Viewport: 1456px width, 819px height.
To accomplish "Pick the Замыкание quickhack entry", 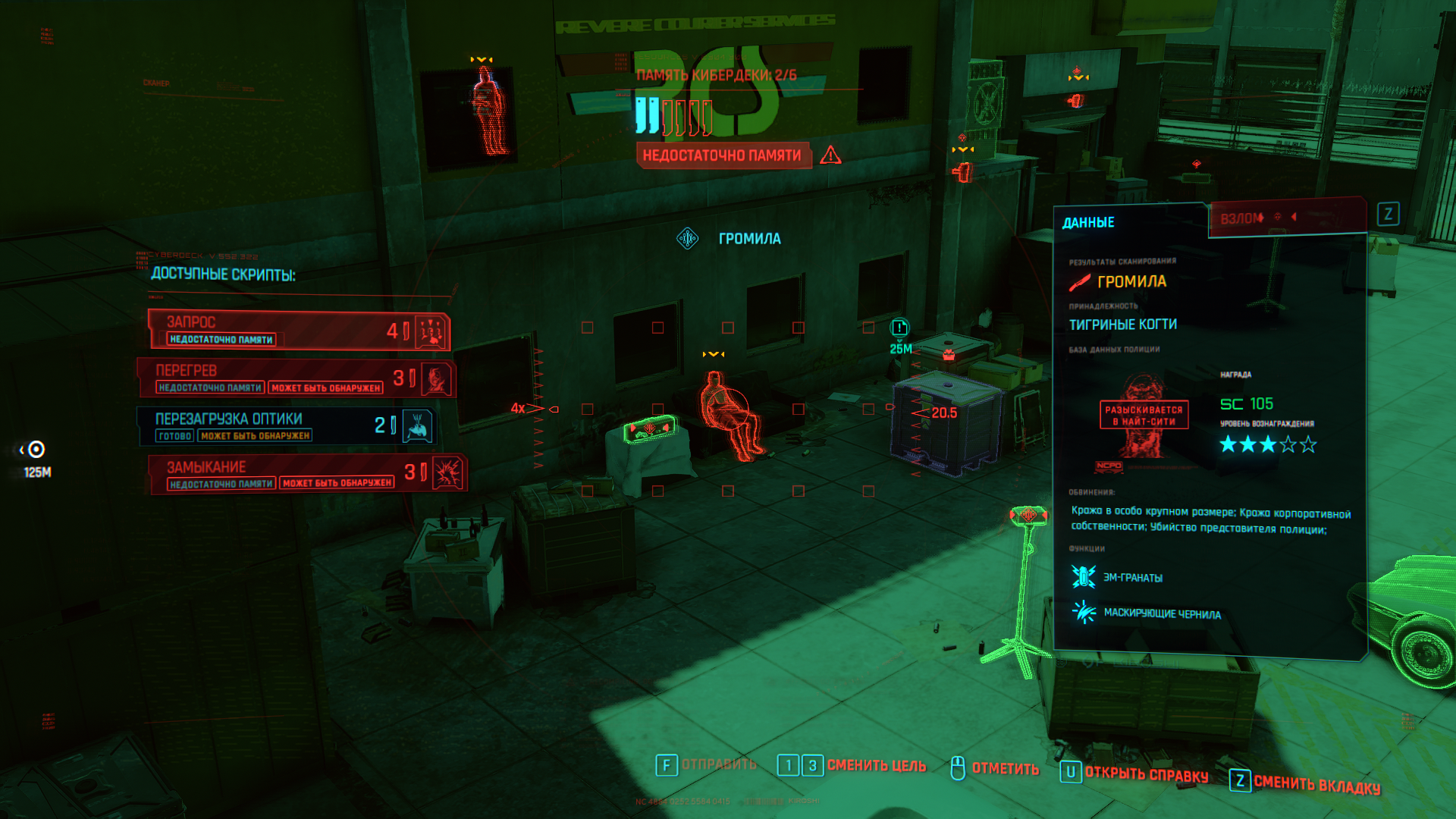I will [306, 474].
